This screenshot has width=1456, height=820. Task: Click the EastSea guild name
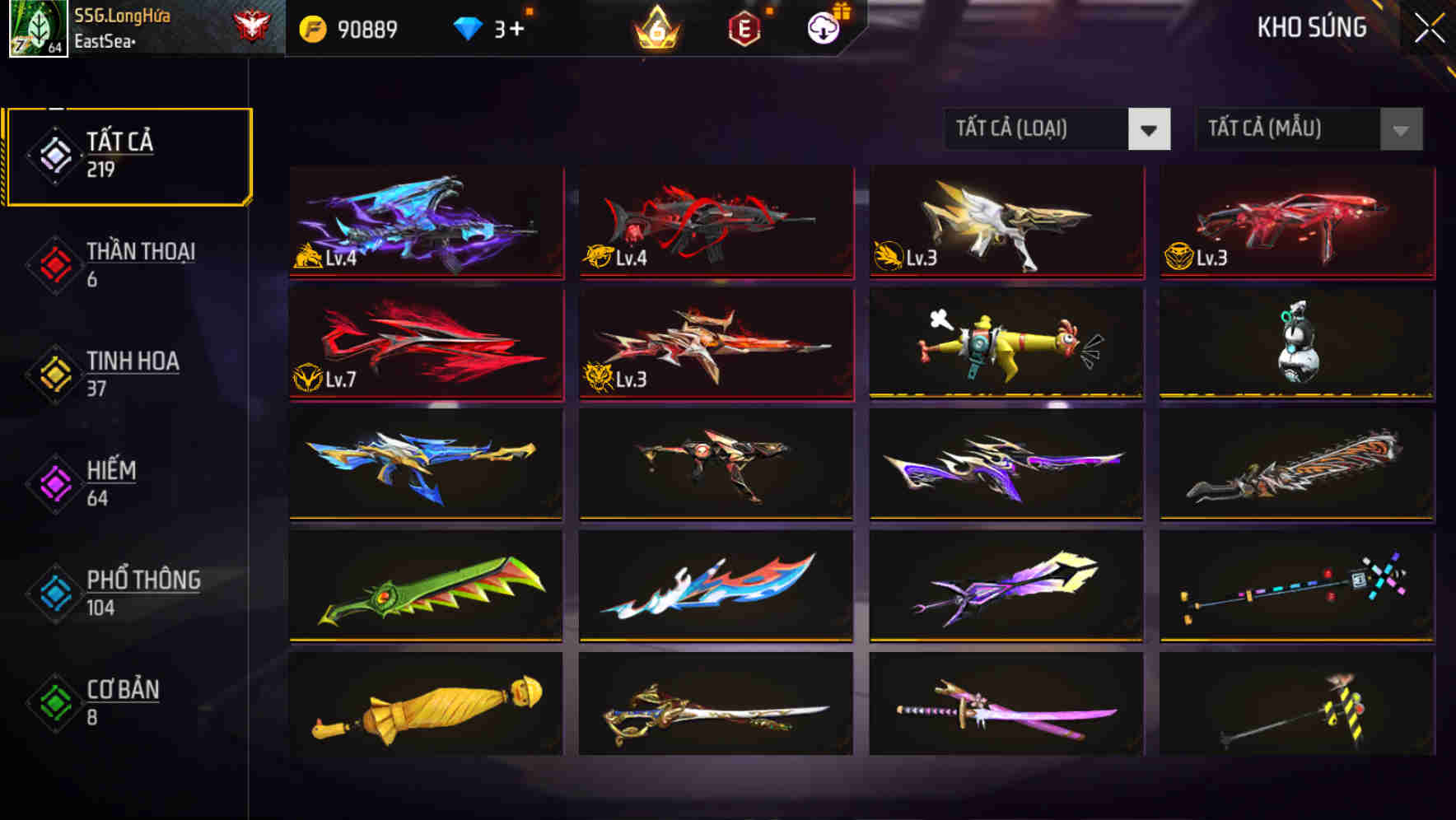pos(104,39)
